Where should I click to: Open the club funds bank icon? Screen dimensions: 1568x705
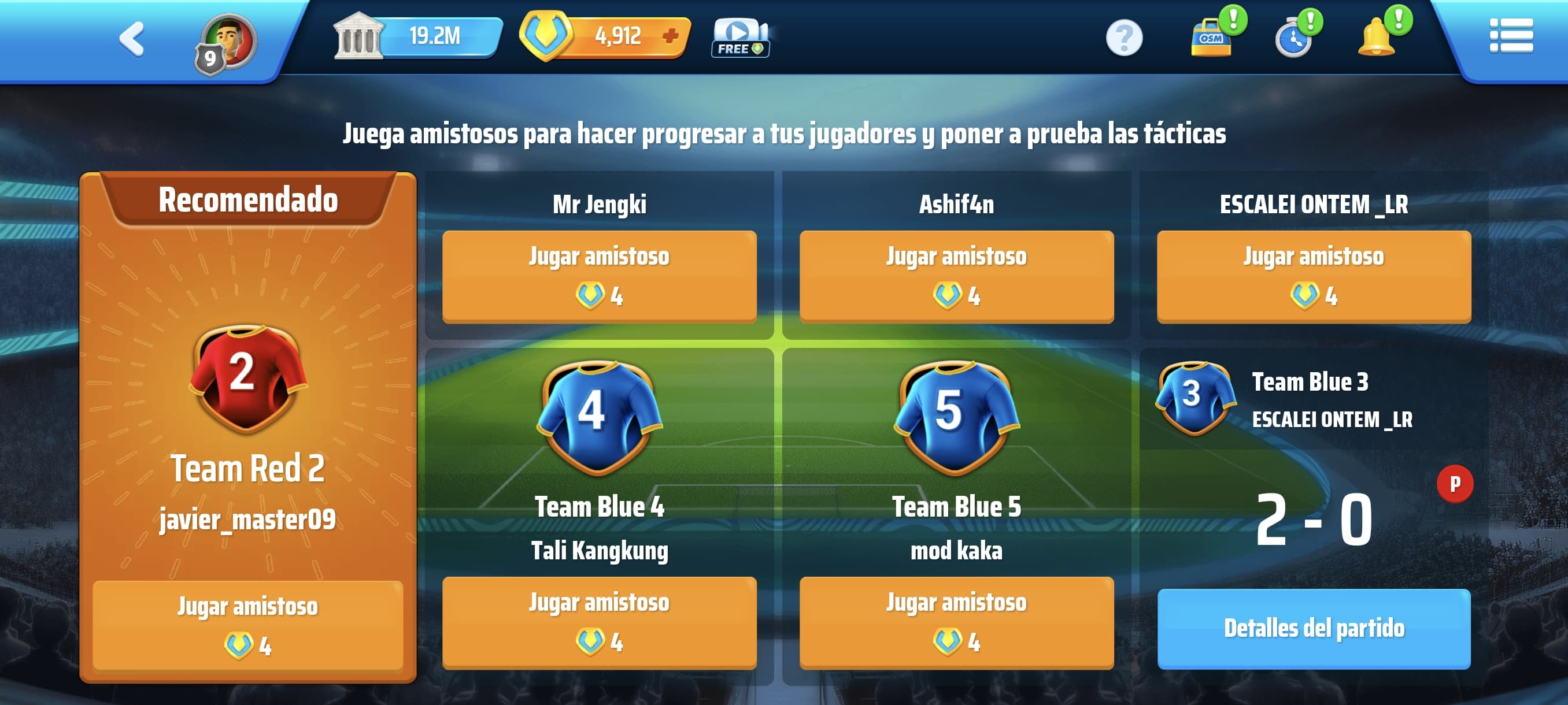(x=358, y=36)
